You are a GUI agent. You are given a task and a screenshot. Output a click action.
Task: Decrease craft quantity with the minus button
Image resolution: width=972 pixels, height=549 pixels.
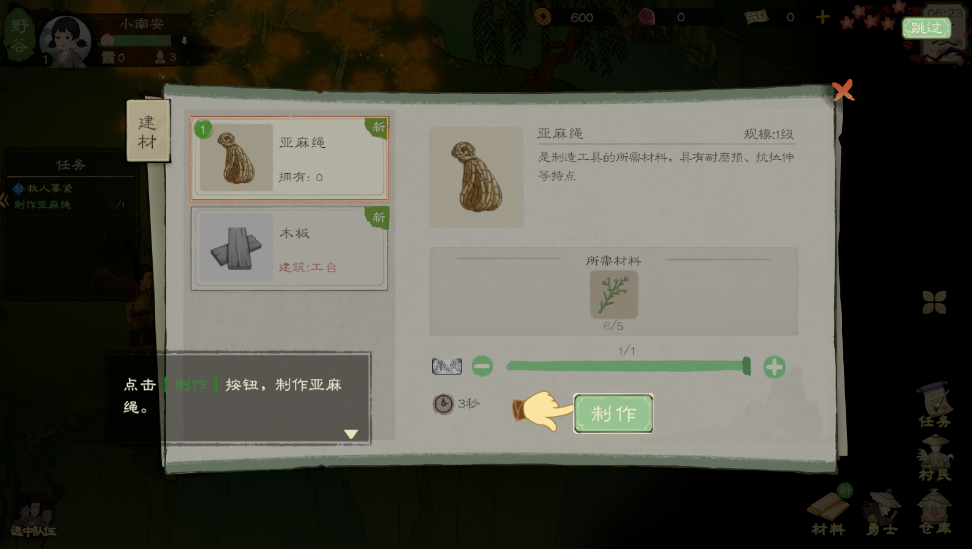click(482, 367)
